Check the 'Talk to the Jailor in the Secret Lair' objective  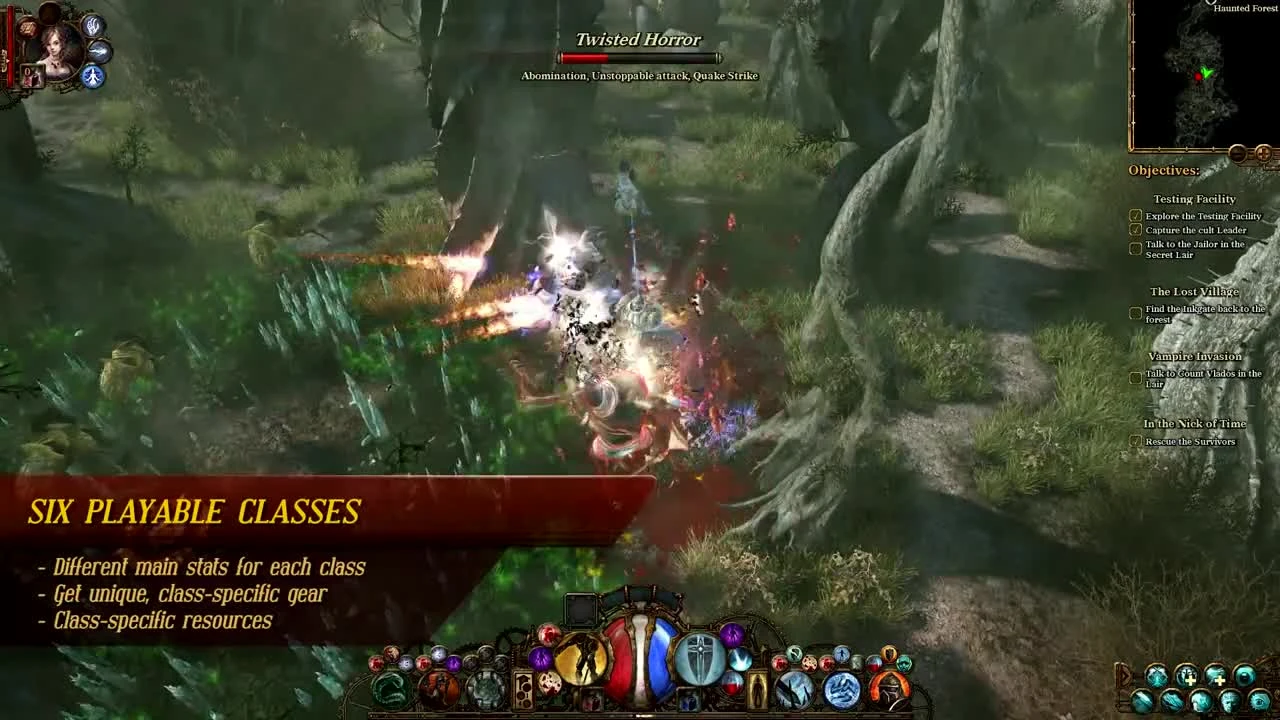1136,248
